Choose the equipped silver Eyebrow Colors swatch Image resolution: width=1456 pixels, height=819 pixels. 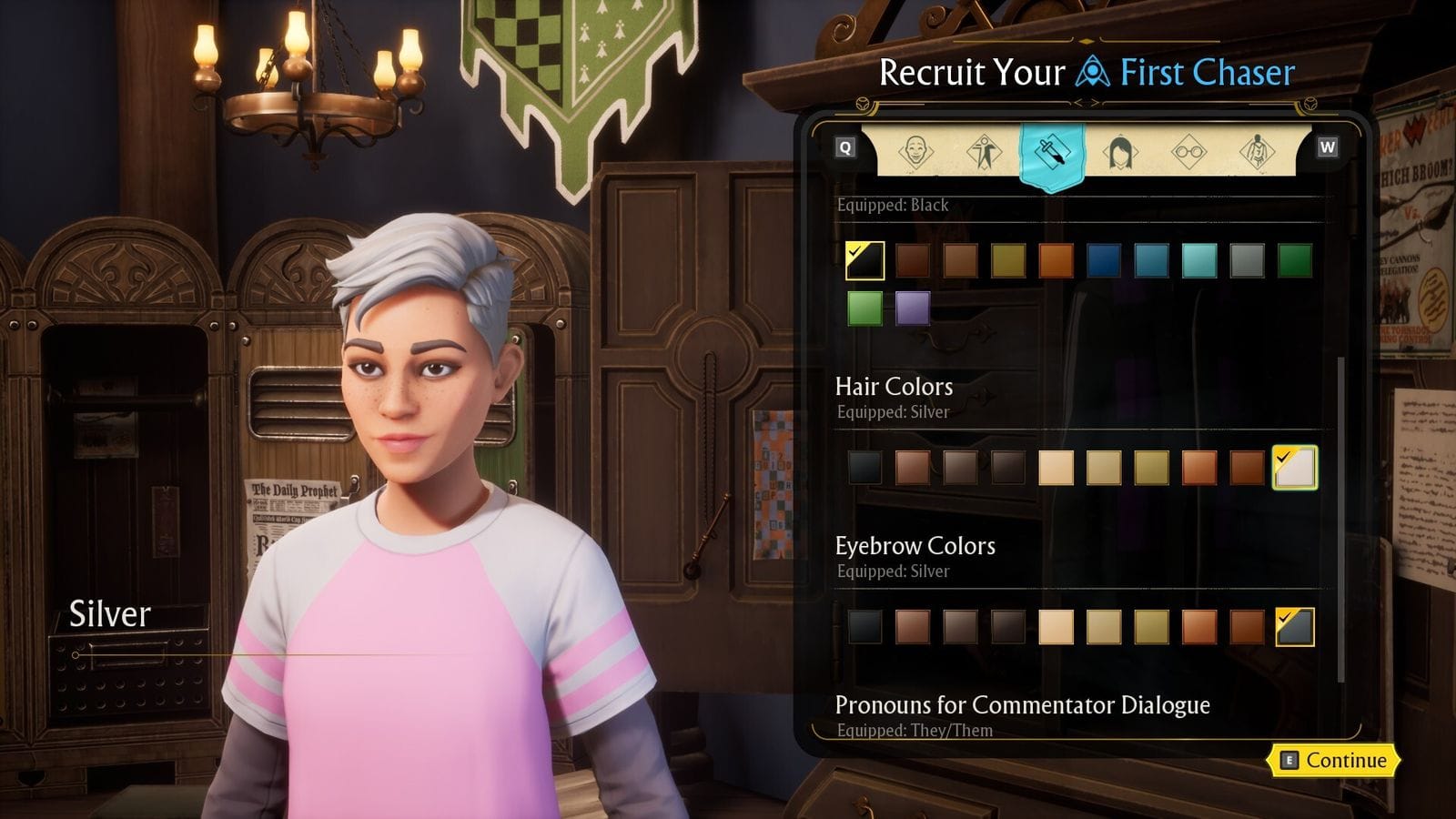tap(1294, 627)
